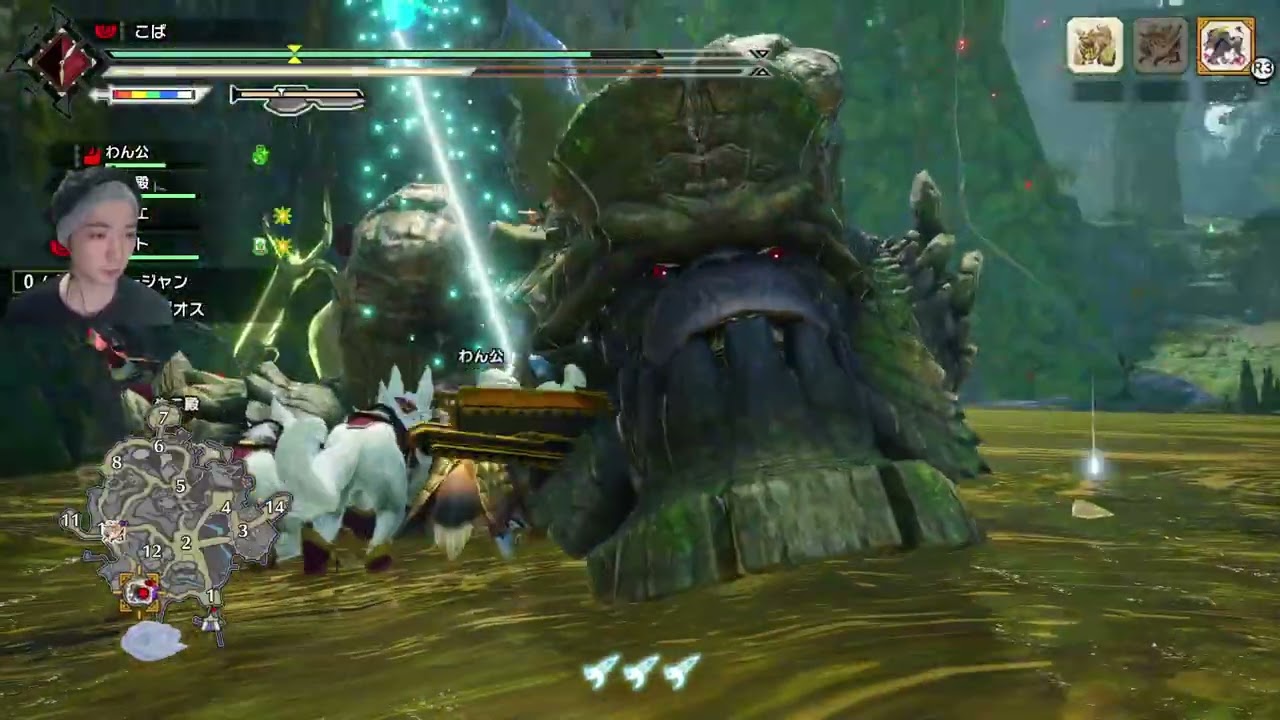Select the gold-framed targeted monster icon

point(1225,46)
